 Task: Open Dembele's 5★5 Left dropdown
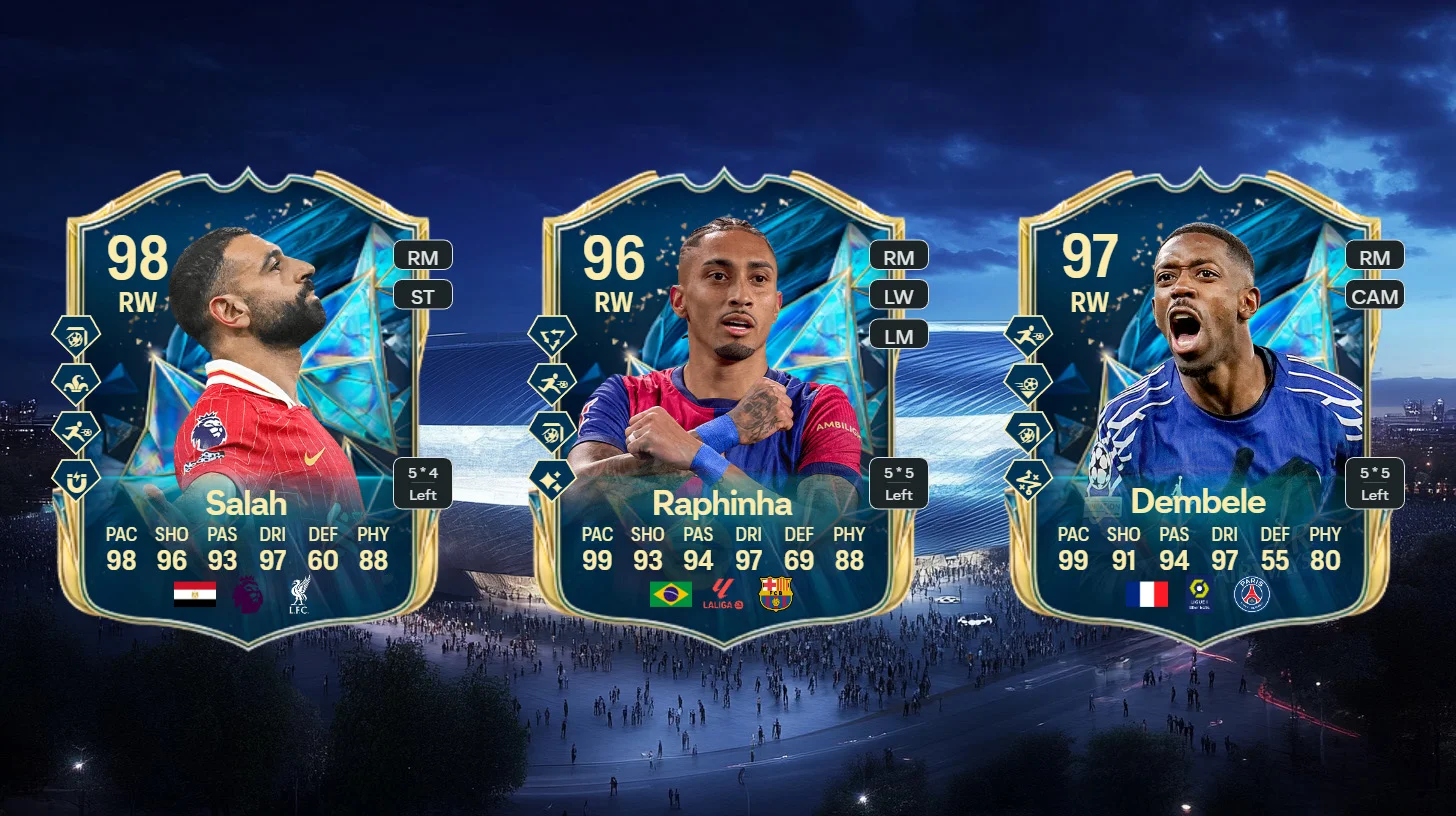[x=1375, y=482]
